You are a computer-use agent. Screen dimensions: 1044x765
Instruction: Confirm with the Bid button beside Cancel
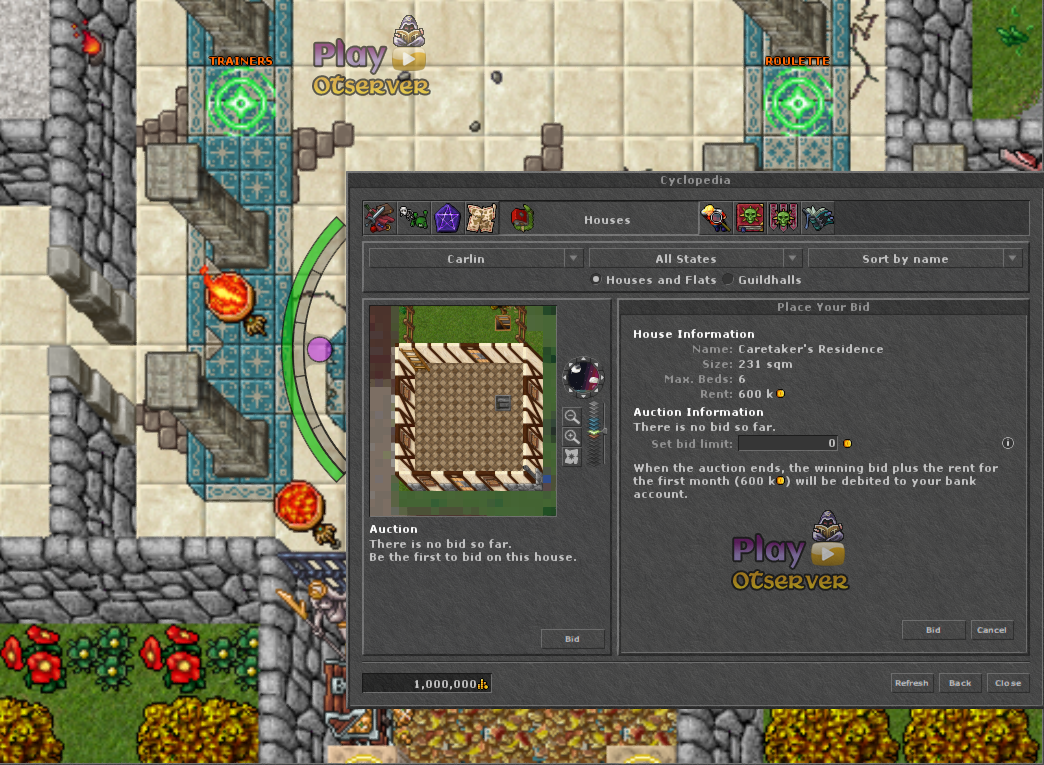[933, 630]
